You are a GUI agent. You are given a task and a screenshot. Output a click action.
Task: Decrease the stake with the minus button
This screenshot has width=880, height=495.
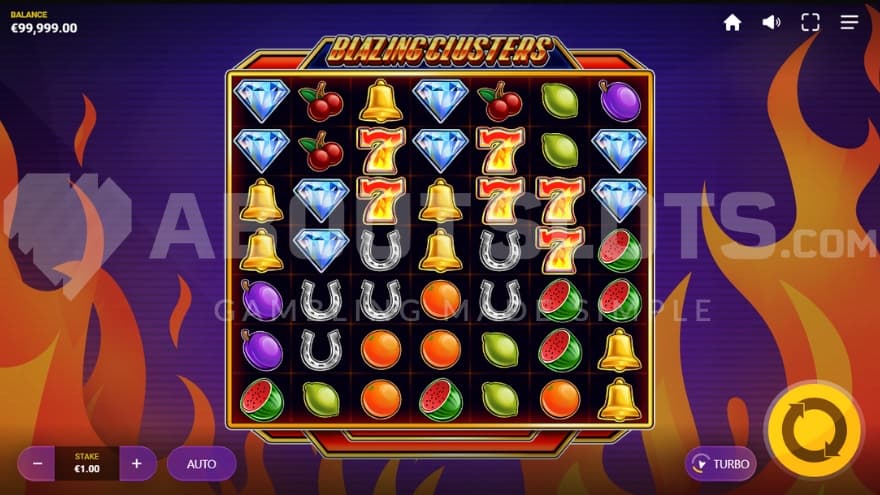(37, 464)
